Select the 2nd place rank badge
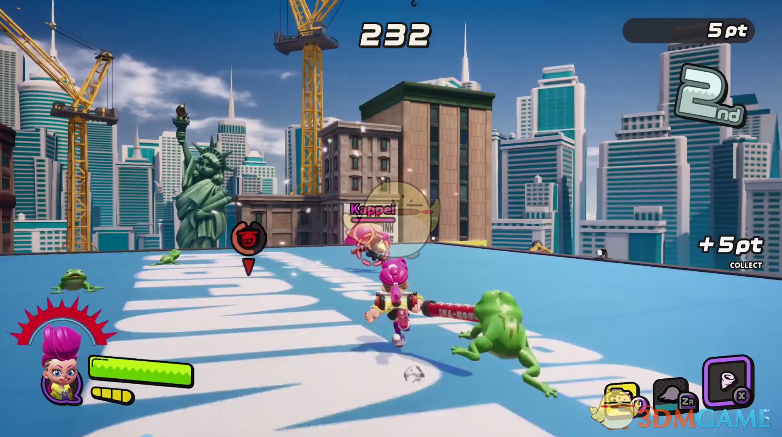Image resolution: width=782 pixels, height=437 pixels. [710, 98]
